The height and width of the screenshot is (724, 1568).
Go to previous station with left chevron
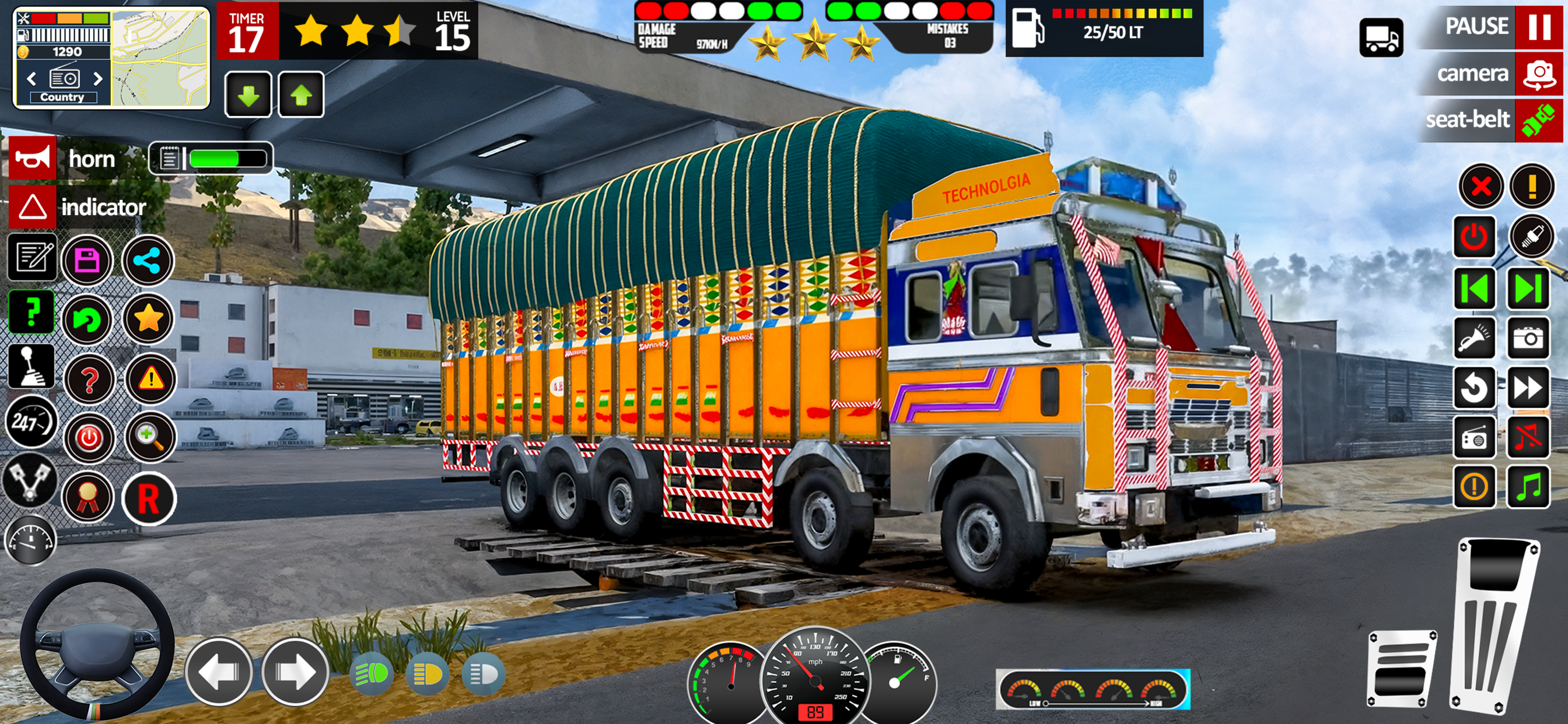(32, 79)
